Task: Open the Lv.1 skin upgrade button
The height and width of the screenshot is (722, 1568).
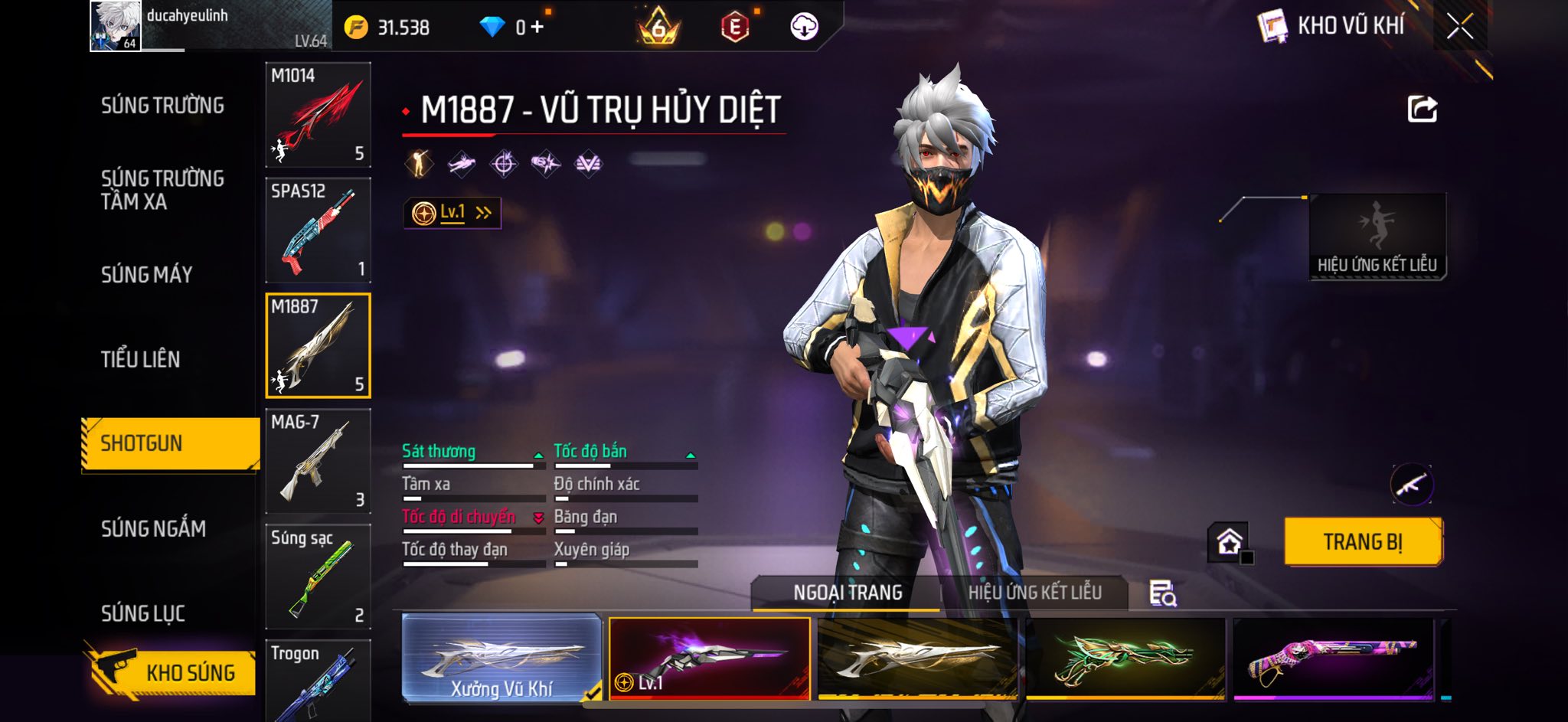Action: [x=452, y=213]
